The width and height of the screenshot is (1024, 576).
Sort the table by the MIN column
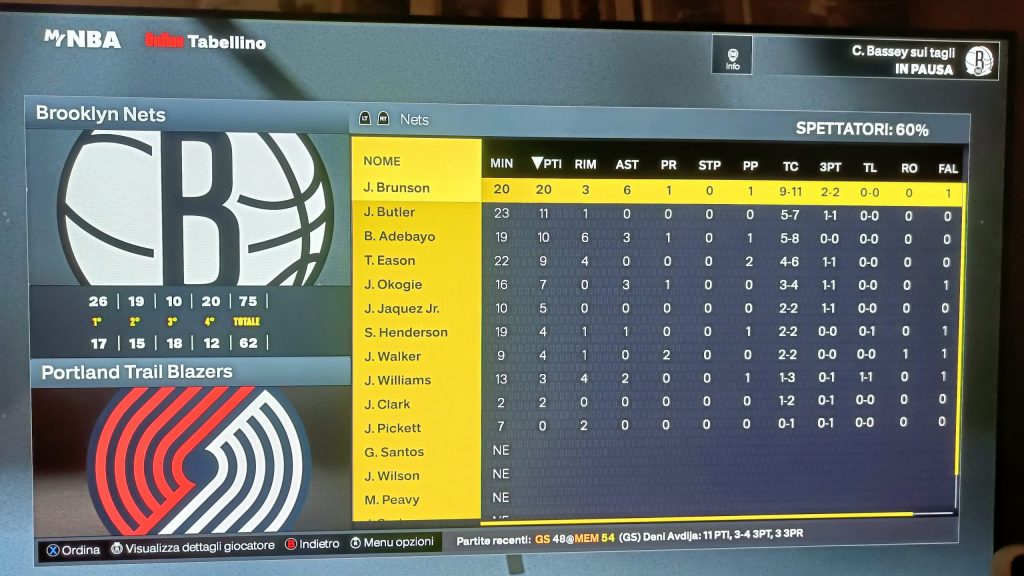coord(502,164)
